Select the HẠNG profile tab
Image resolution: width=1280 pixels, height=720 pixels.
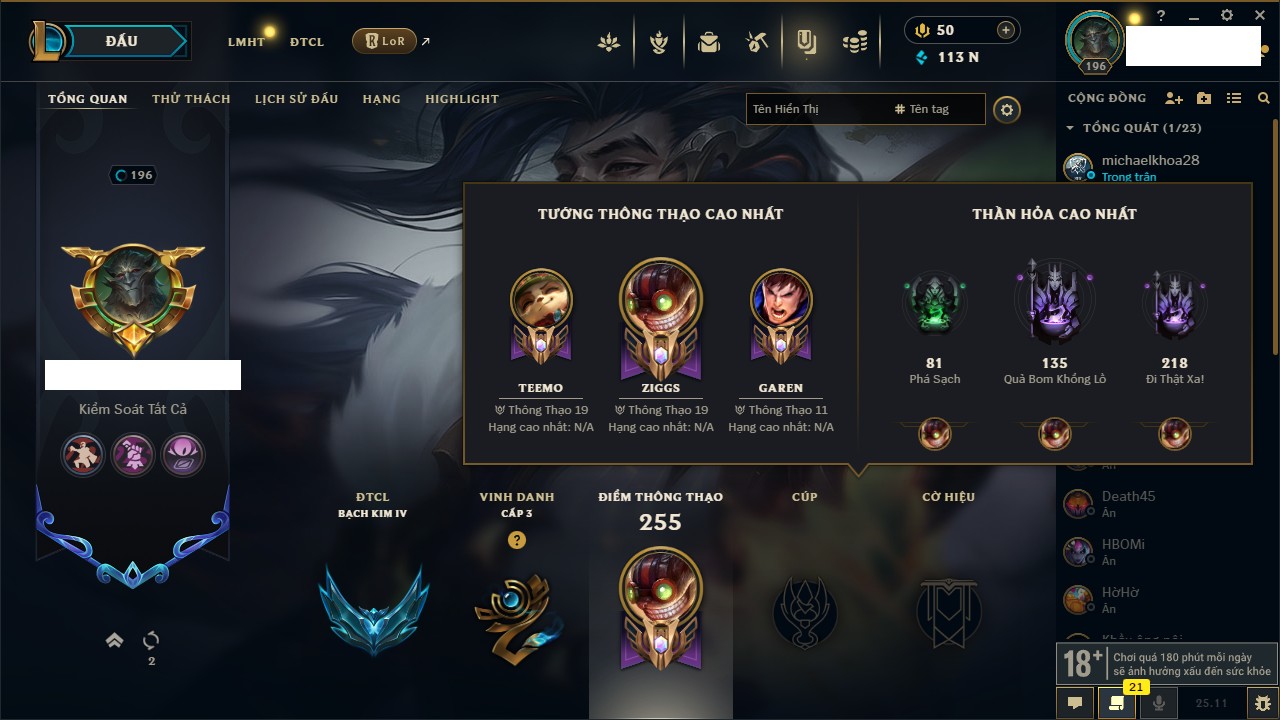(381, 99)
